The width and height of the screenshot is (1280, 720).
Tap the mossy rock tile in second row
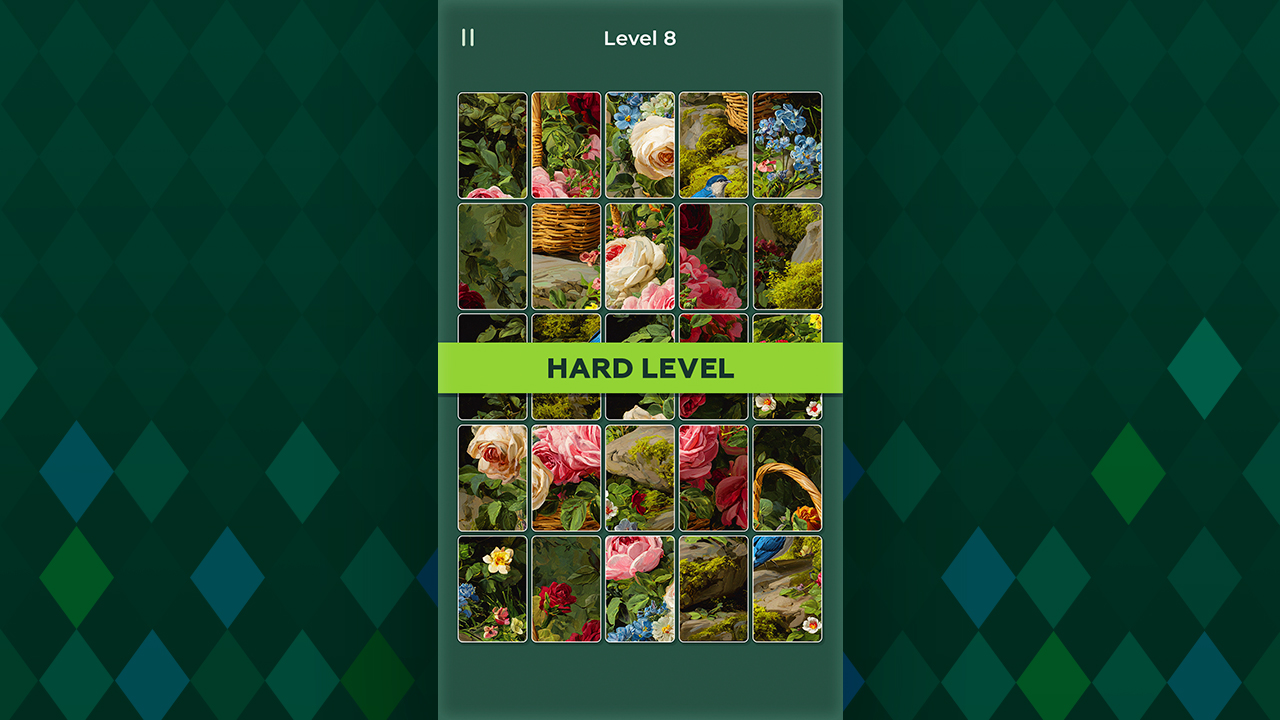point(787,256)
